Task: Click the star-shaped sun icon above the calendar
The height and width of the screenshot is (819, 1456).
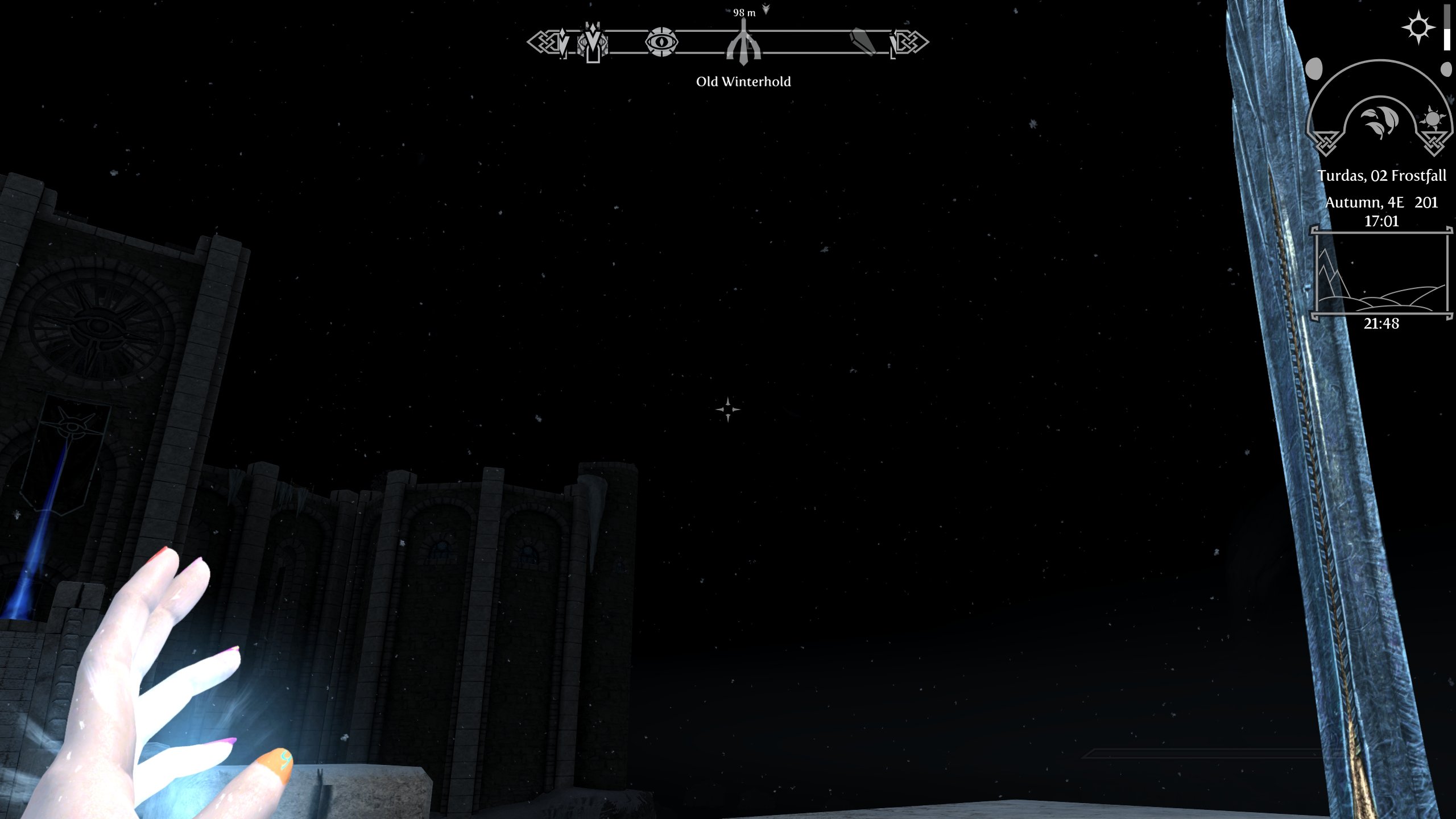Action: pos(1418,27)
